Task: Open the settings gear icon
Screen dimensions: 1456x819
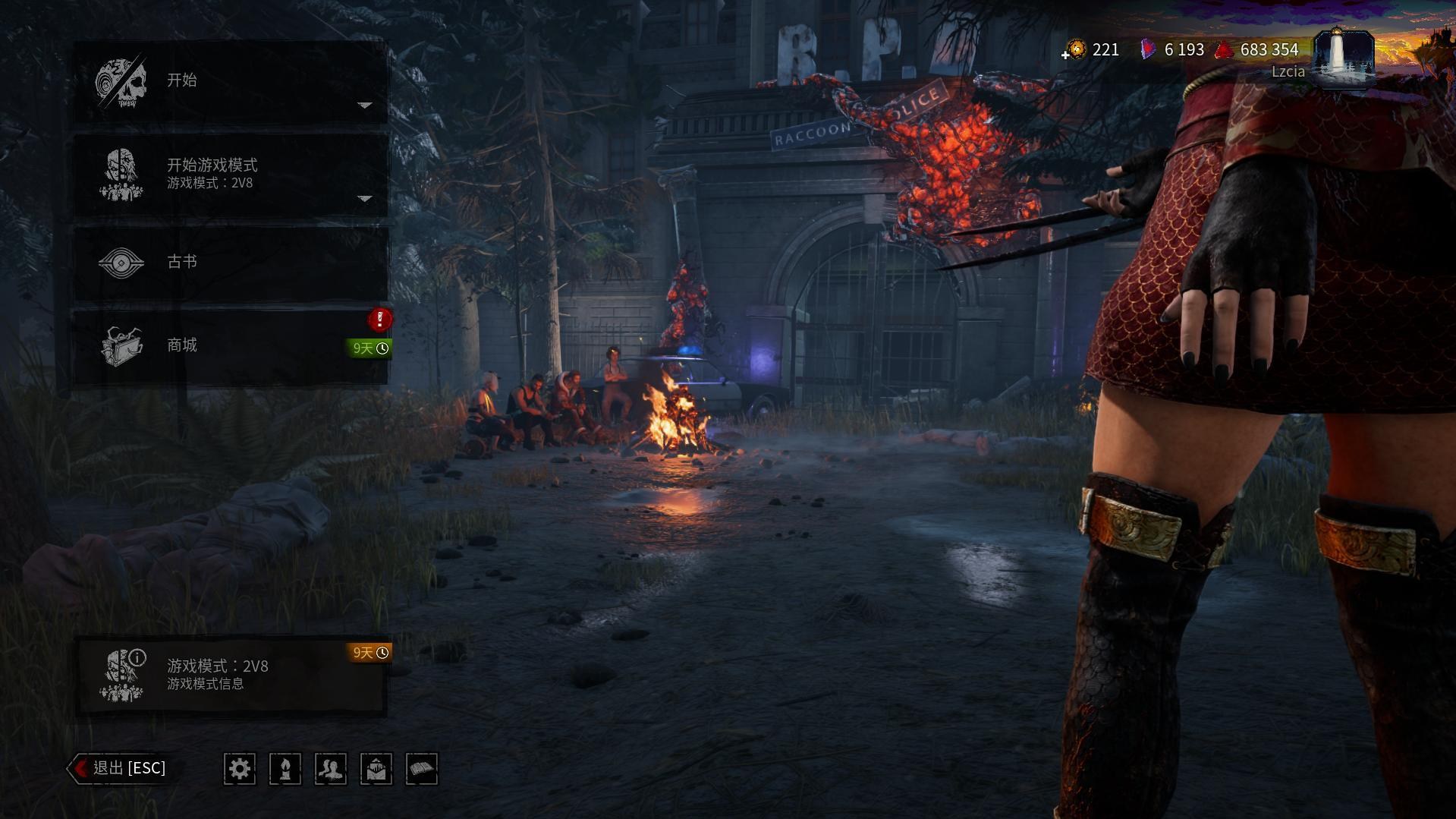Action: [x=240, y=769]
